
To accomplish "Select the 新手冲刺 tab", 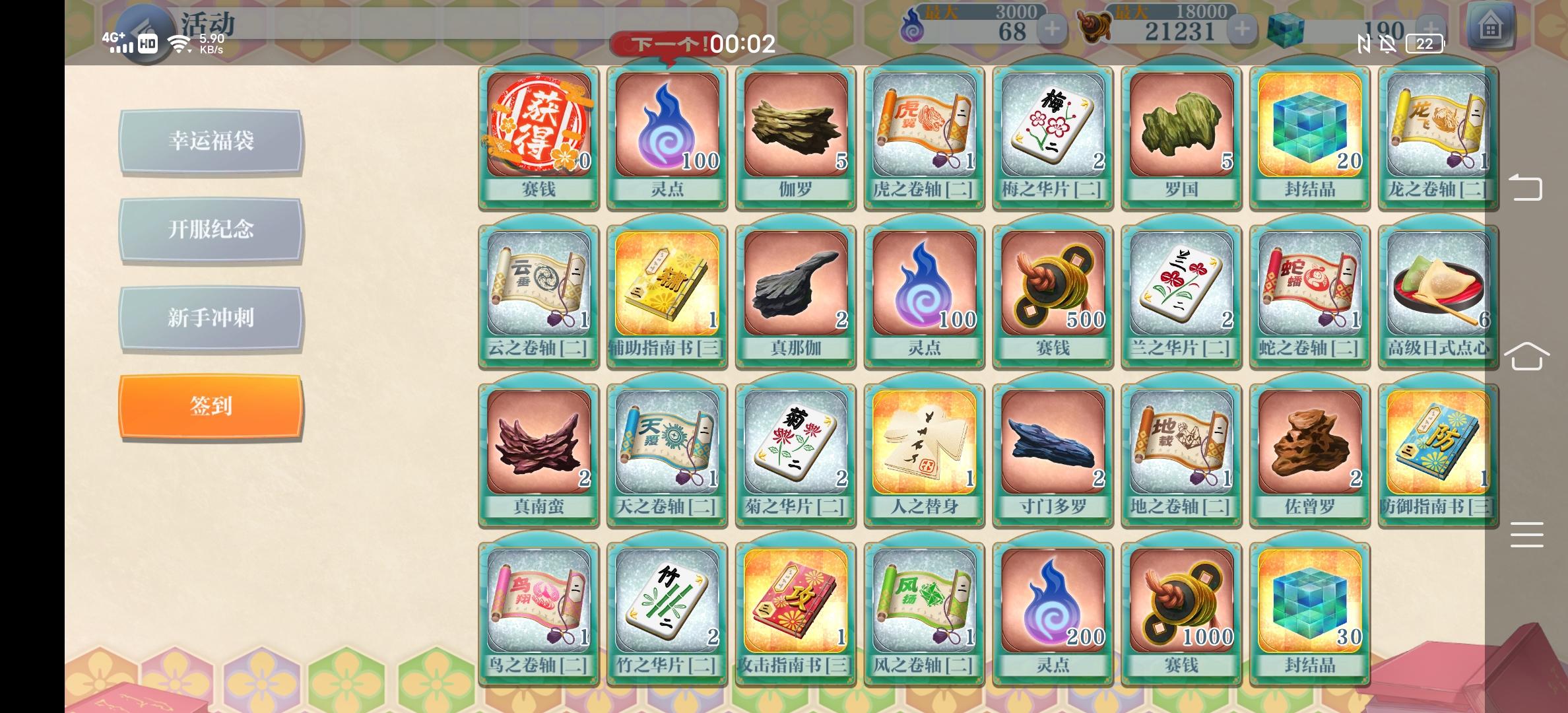I will (211, 318).
